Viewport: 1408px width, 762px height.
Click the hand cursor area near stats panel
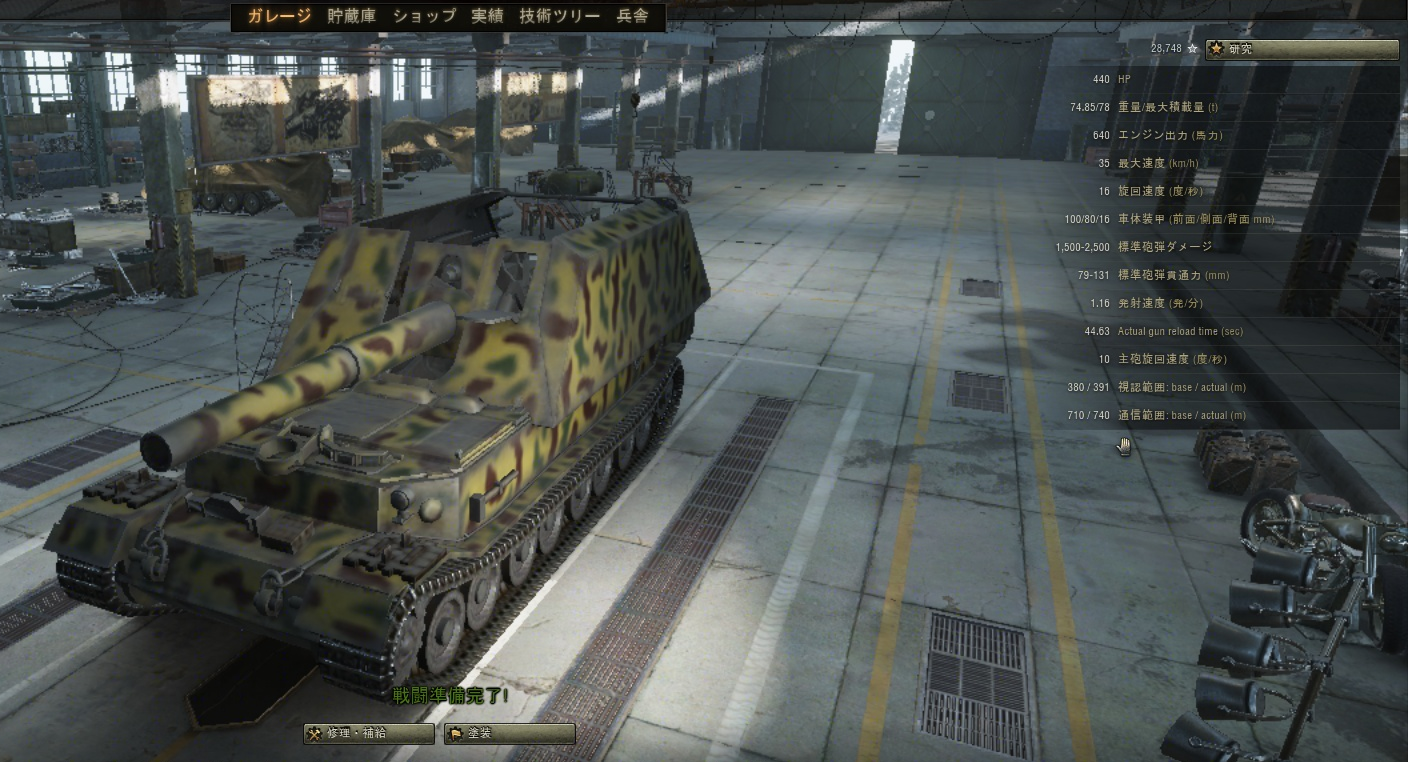1124,447
